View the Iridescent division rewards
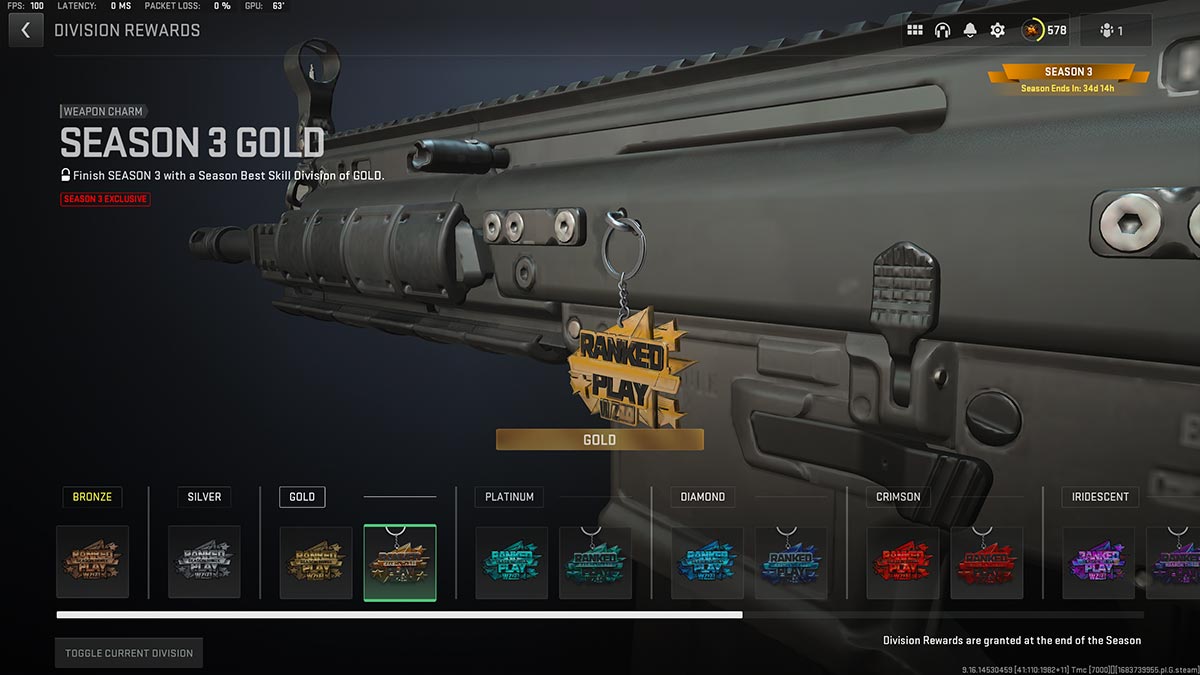Screen dimensions: 1200x675 [x=1100, y=496]
